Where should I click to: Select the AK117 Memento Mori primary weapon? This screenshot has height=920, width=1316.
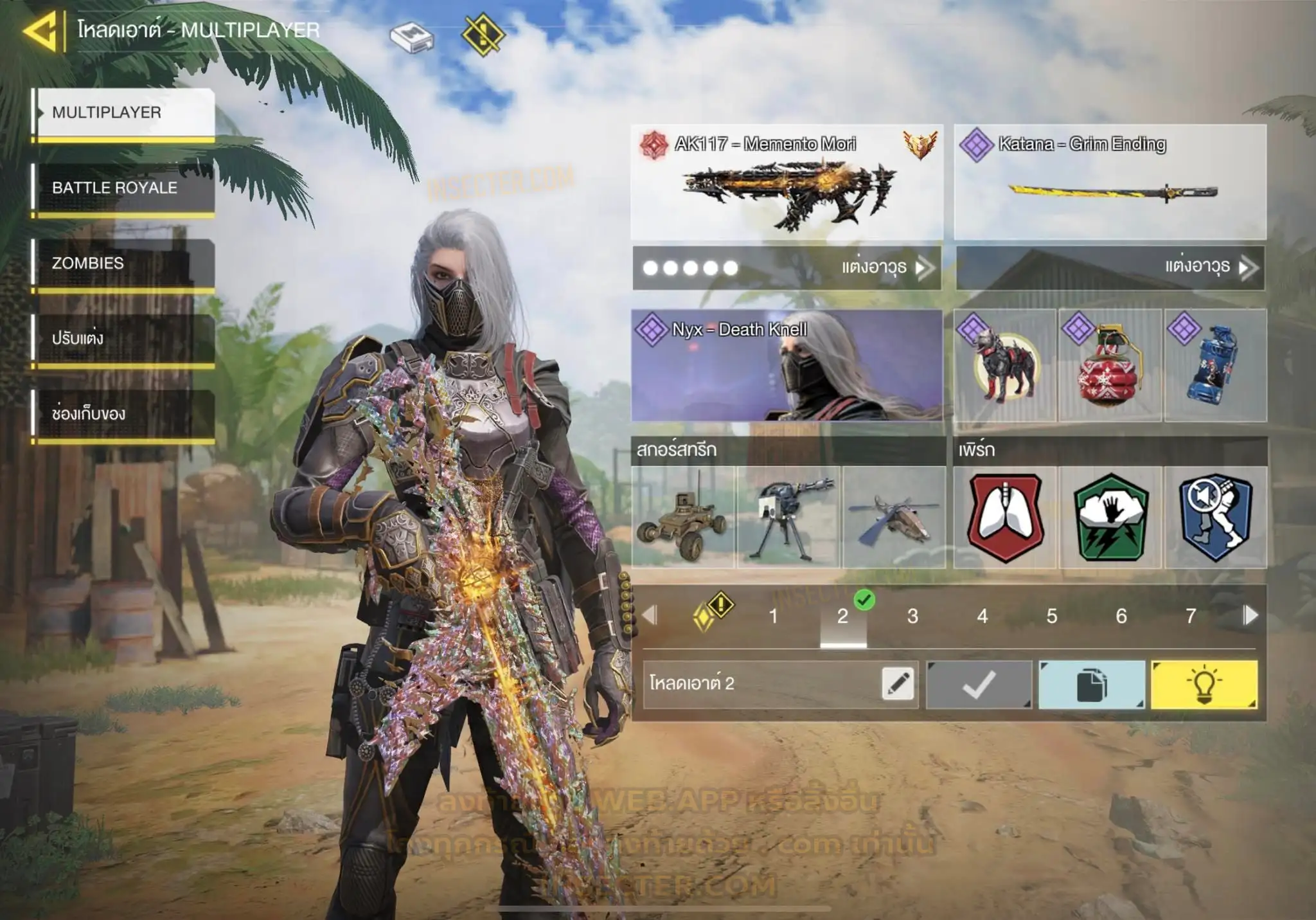[787, 182]
